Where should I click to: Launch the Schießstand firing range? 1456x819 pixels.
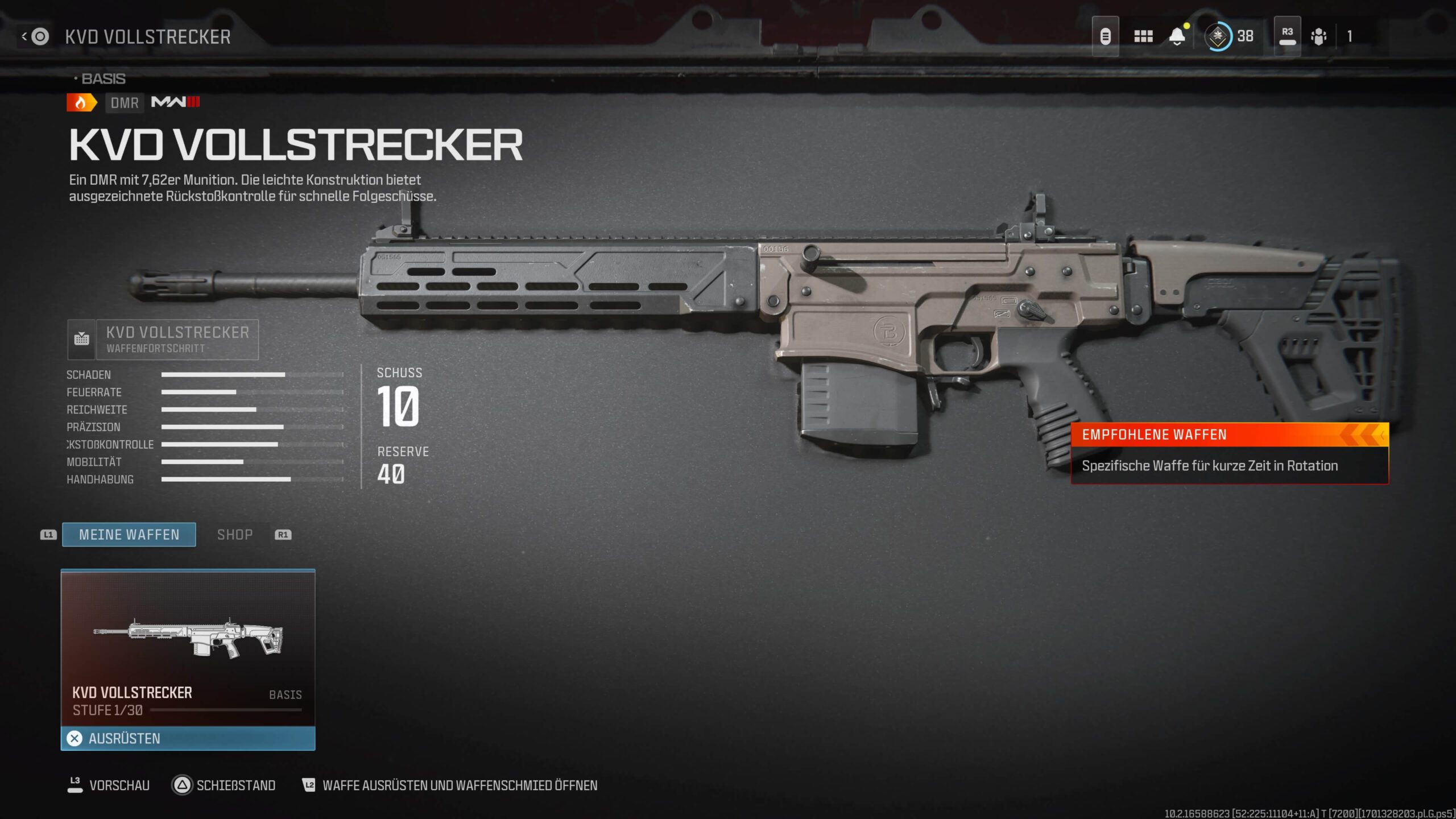(224, 785)
